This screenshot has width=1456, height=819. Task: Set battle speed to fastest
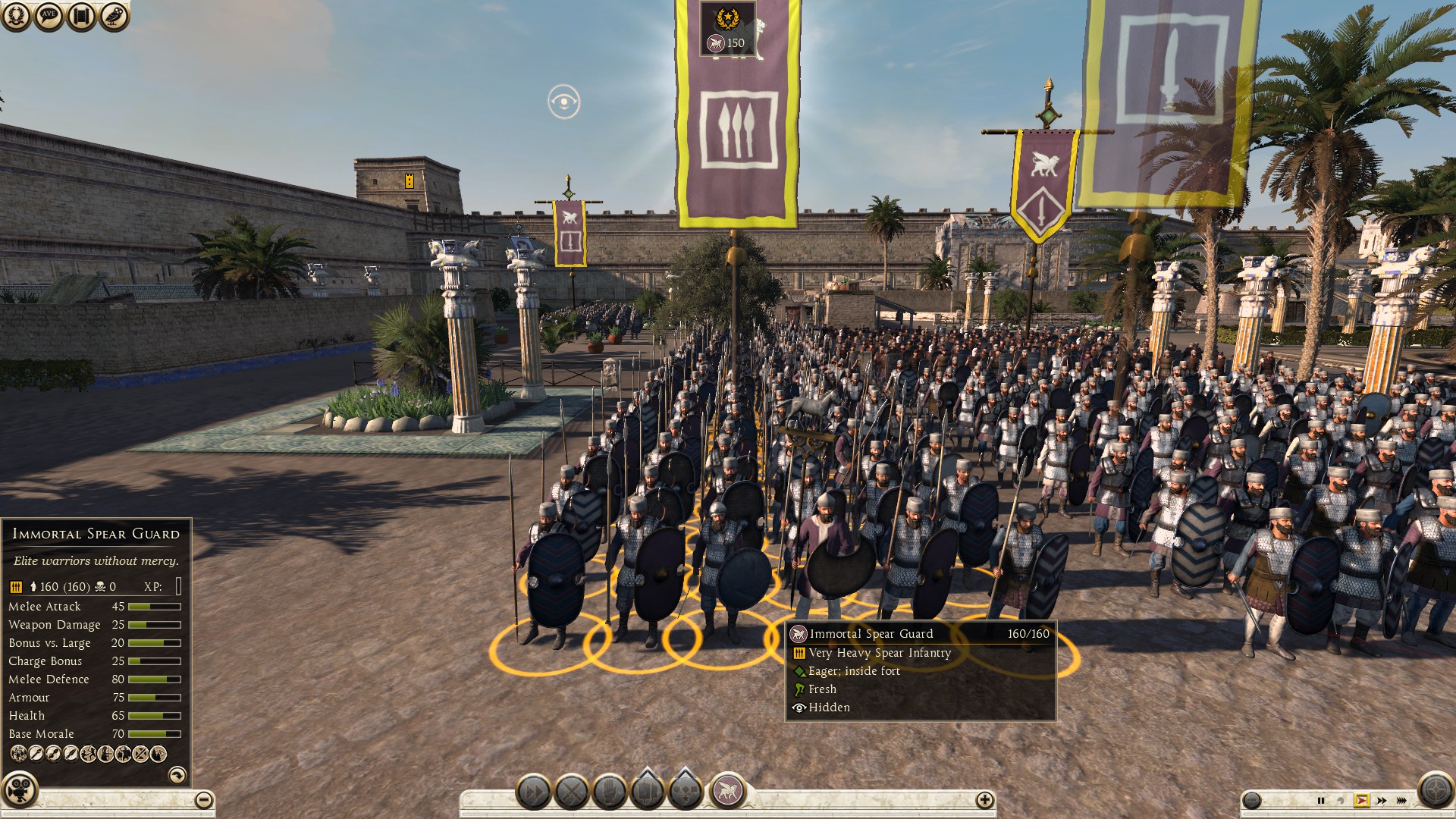(x=1401, y=800)
